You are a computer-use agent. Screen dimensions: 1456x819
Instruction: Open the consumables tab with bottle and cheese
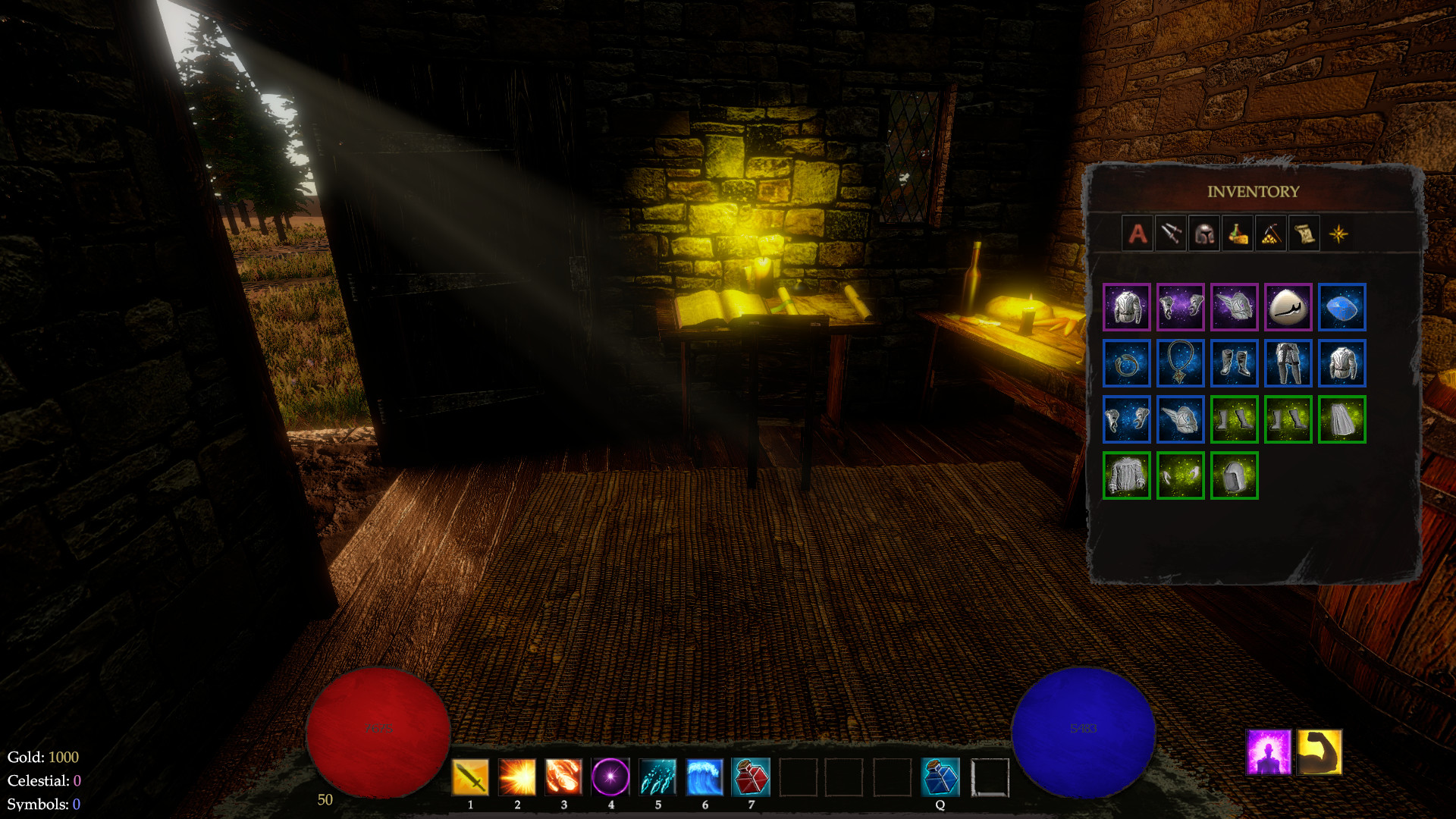tap(1238, 234)
